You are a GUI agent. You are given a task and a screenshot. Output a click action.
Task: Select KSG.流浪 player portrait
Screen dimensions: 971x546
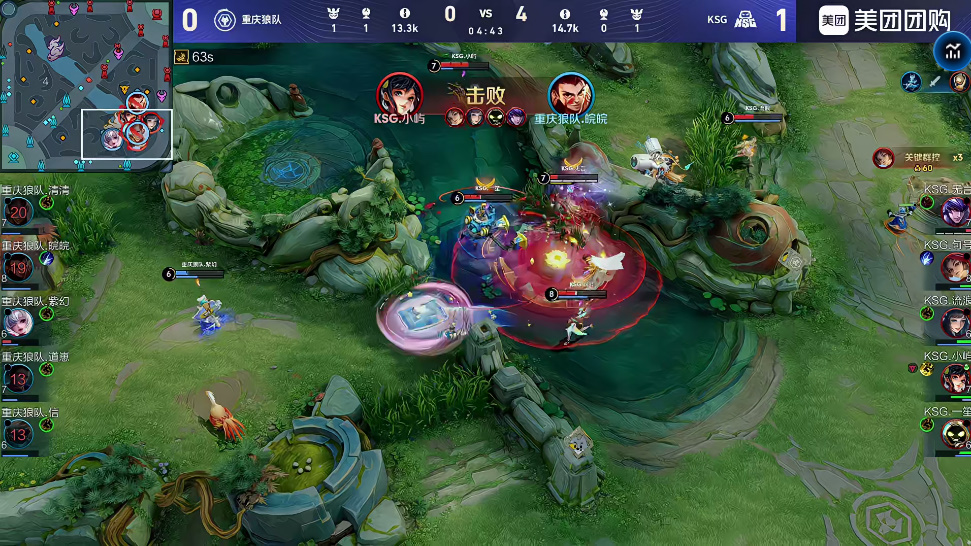(x=955, y=322)
